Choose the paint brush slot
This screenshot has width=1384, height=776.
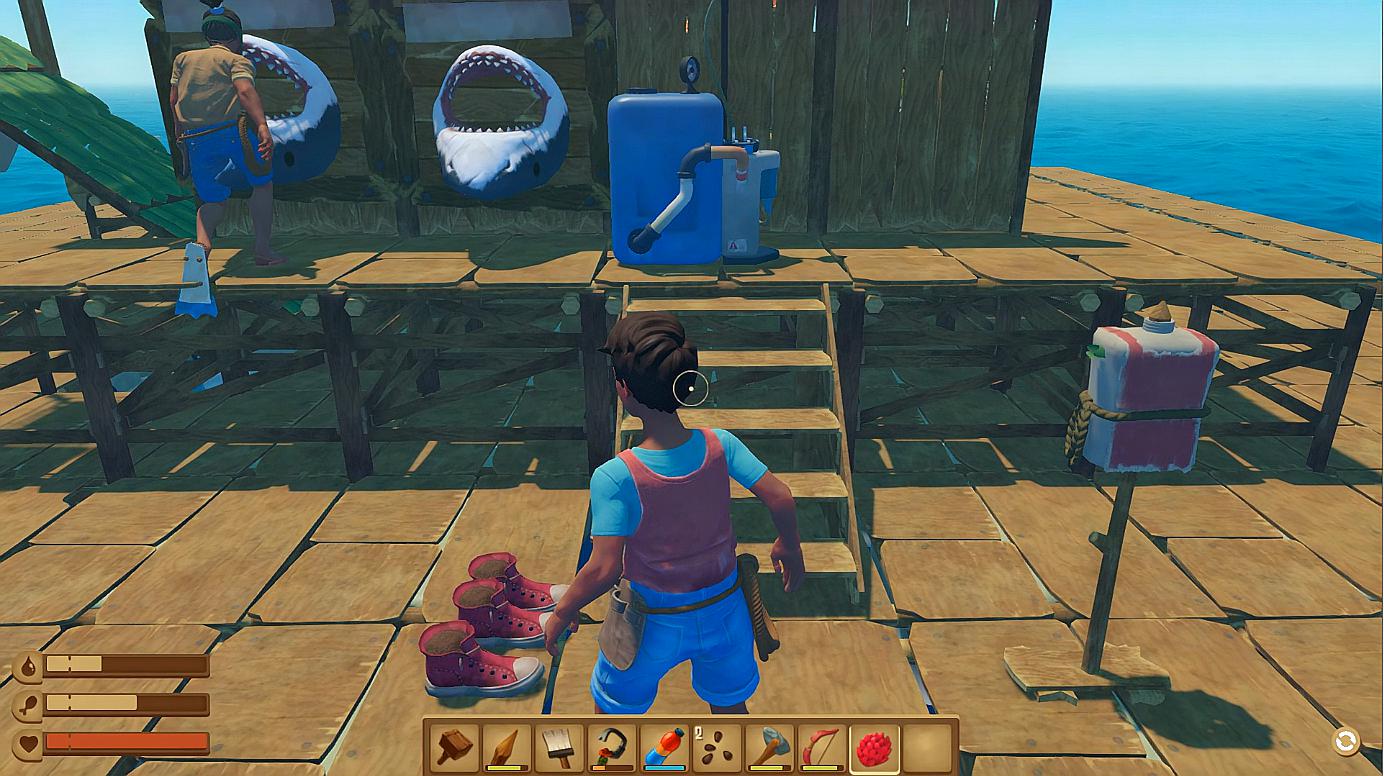559,747
